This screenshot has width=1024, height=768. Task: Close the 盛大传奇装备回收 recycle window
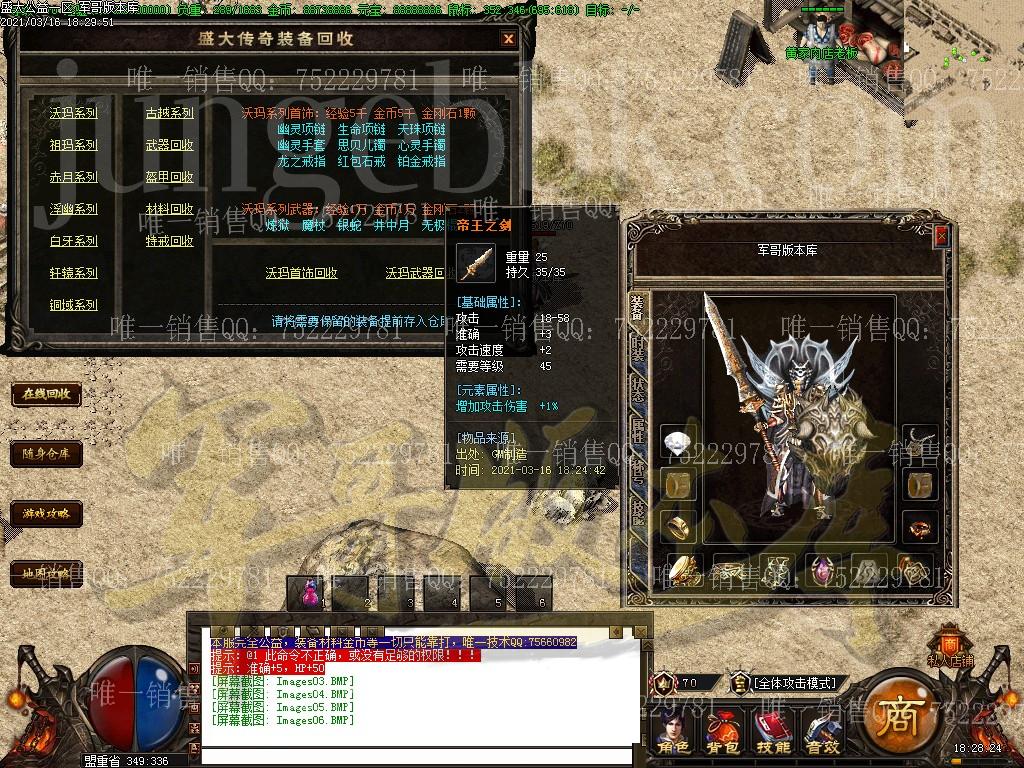(508, 39)
